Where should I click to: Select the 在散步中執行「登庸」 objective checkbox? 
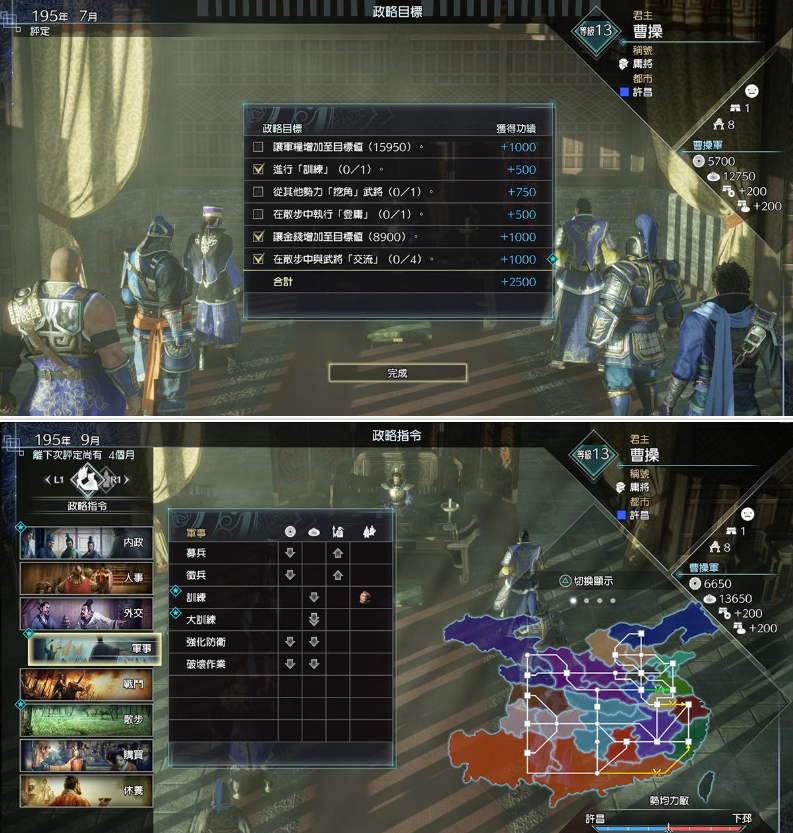(x=258, y=214)
